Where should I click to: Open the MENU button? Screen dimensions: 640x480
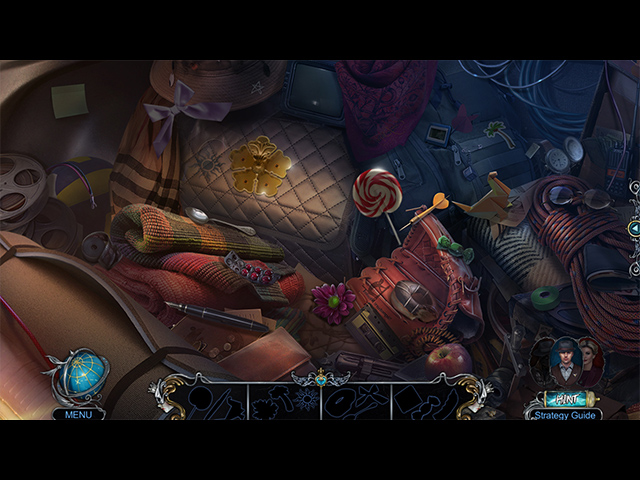pos(78,413)
